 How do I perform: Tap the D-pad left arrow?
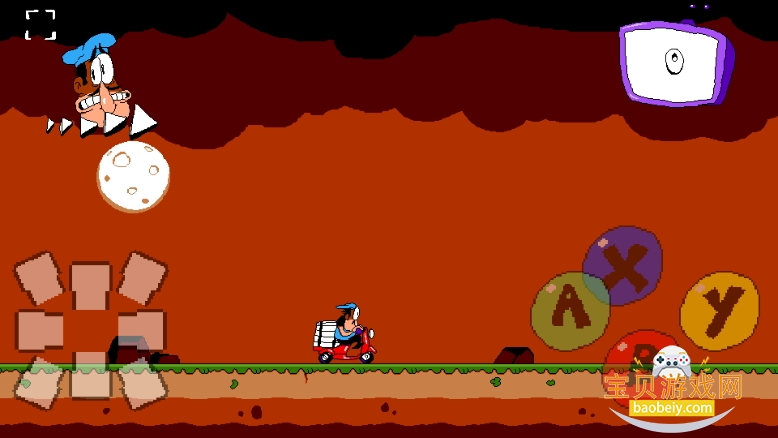coord(39,330)
